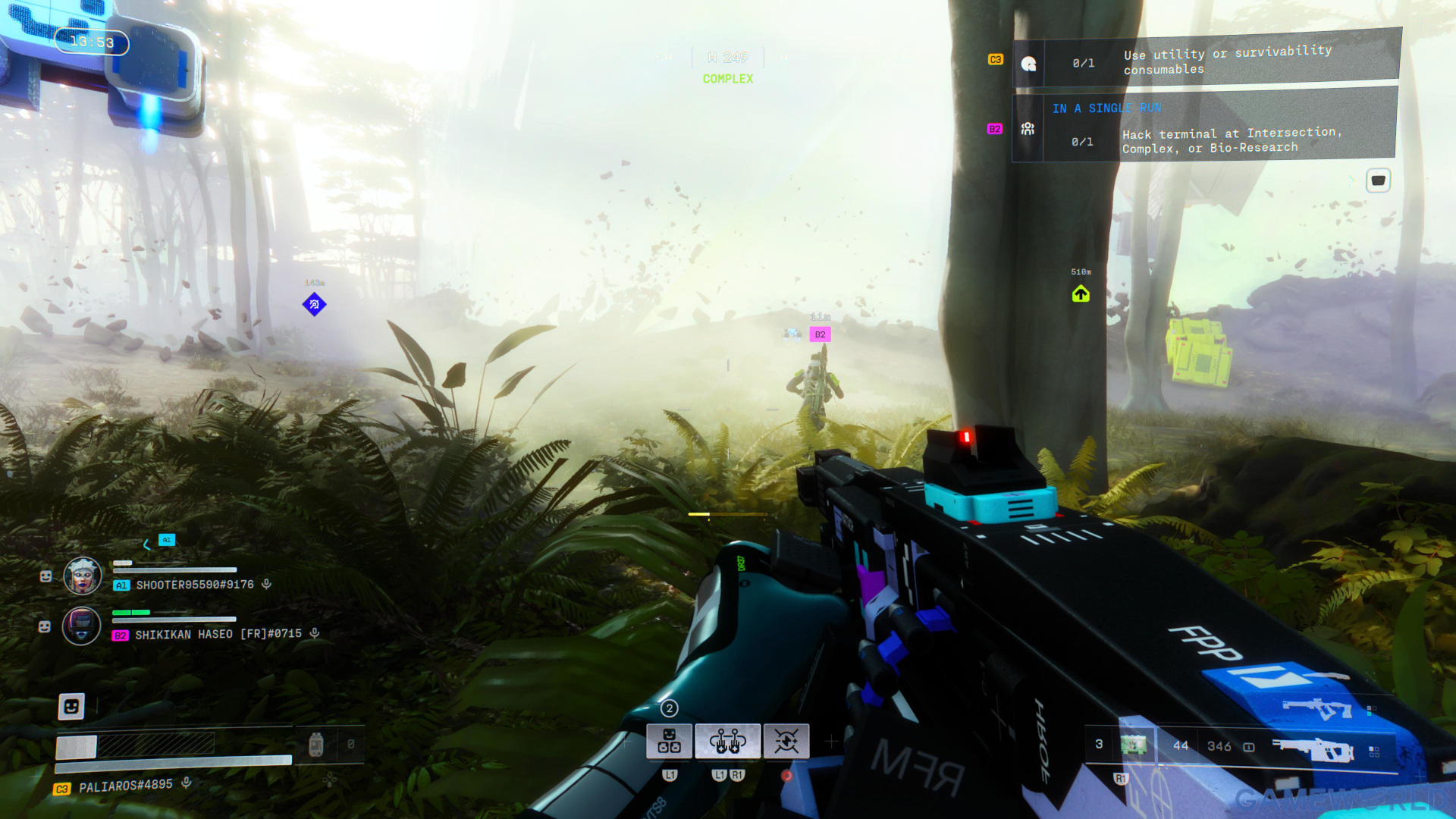1456x819 pixels.
Task: Toggle SHOOTER95590's microphone icon
Action: point(266,584)
